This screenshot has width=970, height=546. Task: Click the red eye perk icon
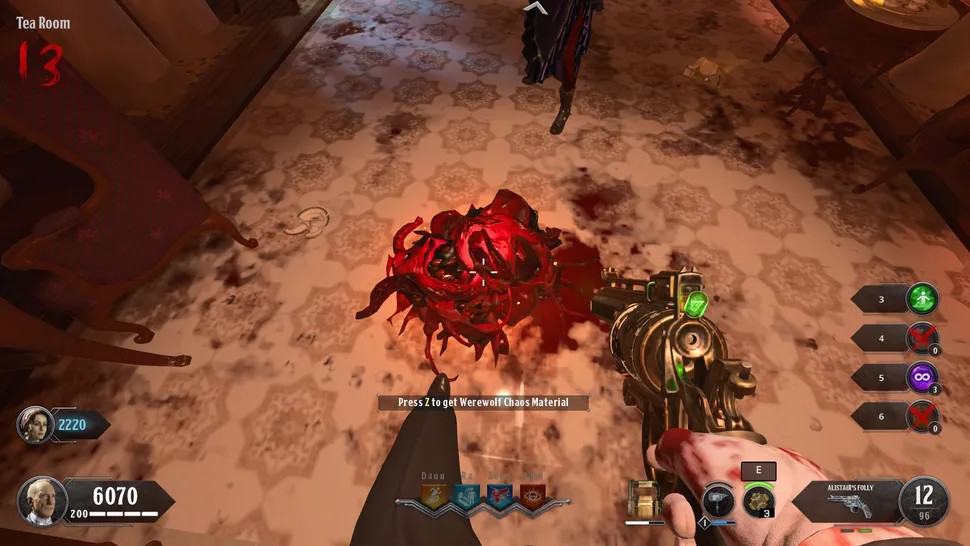[x=533, y=497]
